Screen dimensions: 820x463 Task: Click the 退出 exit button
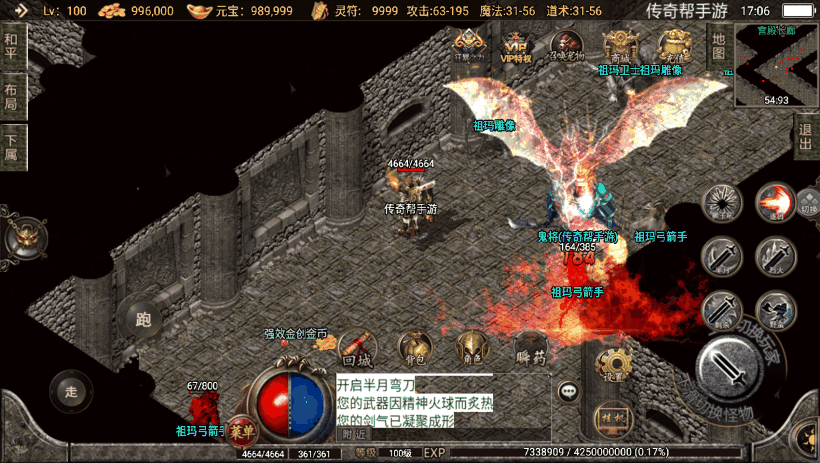click(805, 136)
